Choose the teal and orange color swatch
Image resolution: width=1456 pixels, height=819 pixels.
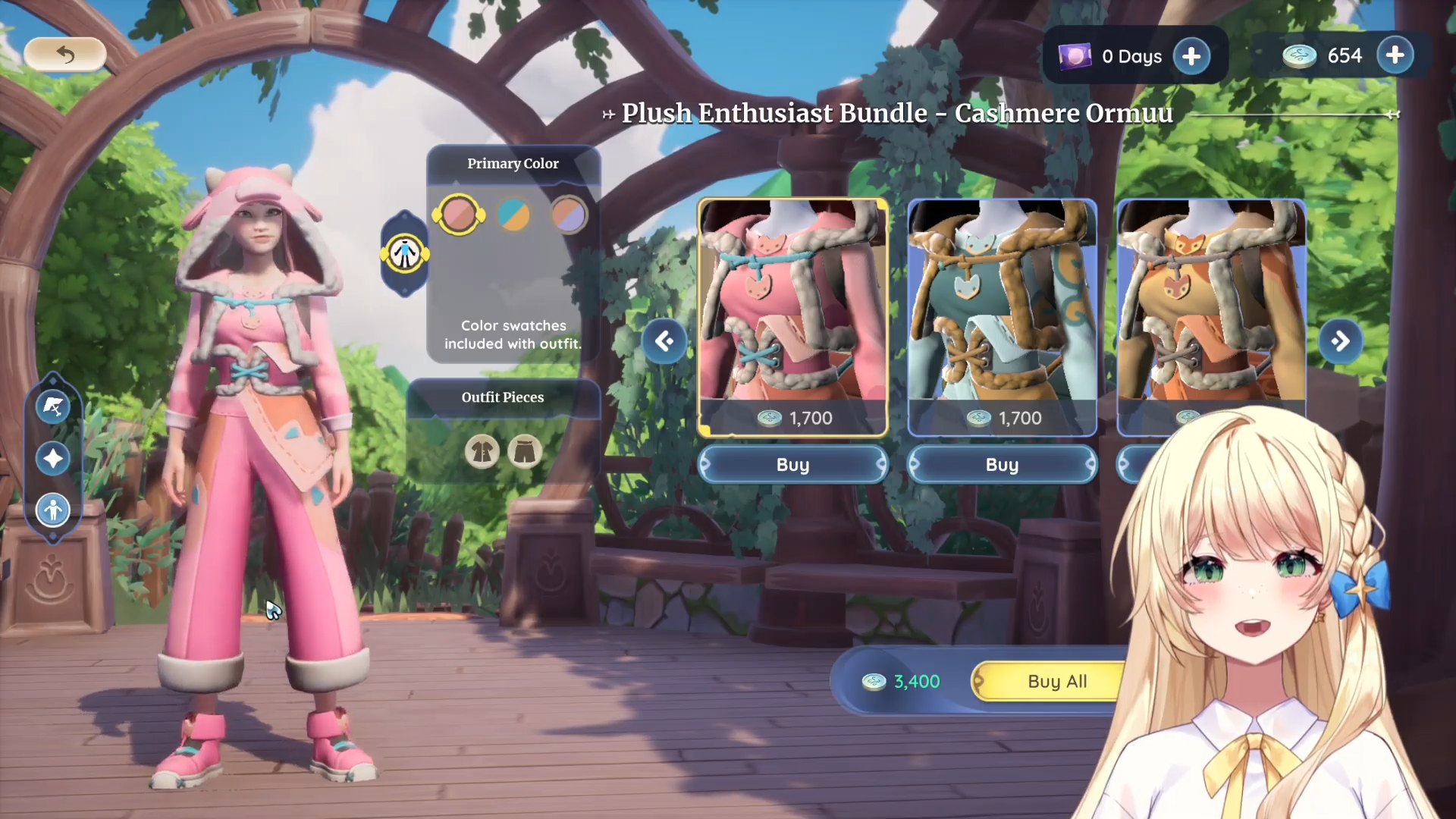pos(513,215)
